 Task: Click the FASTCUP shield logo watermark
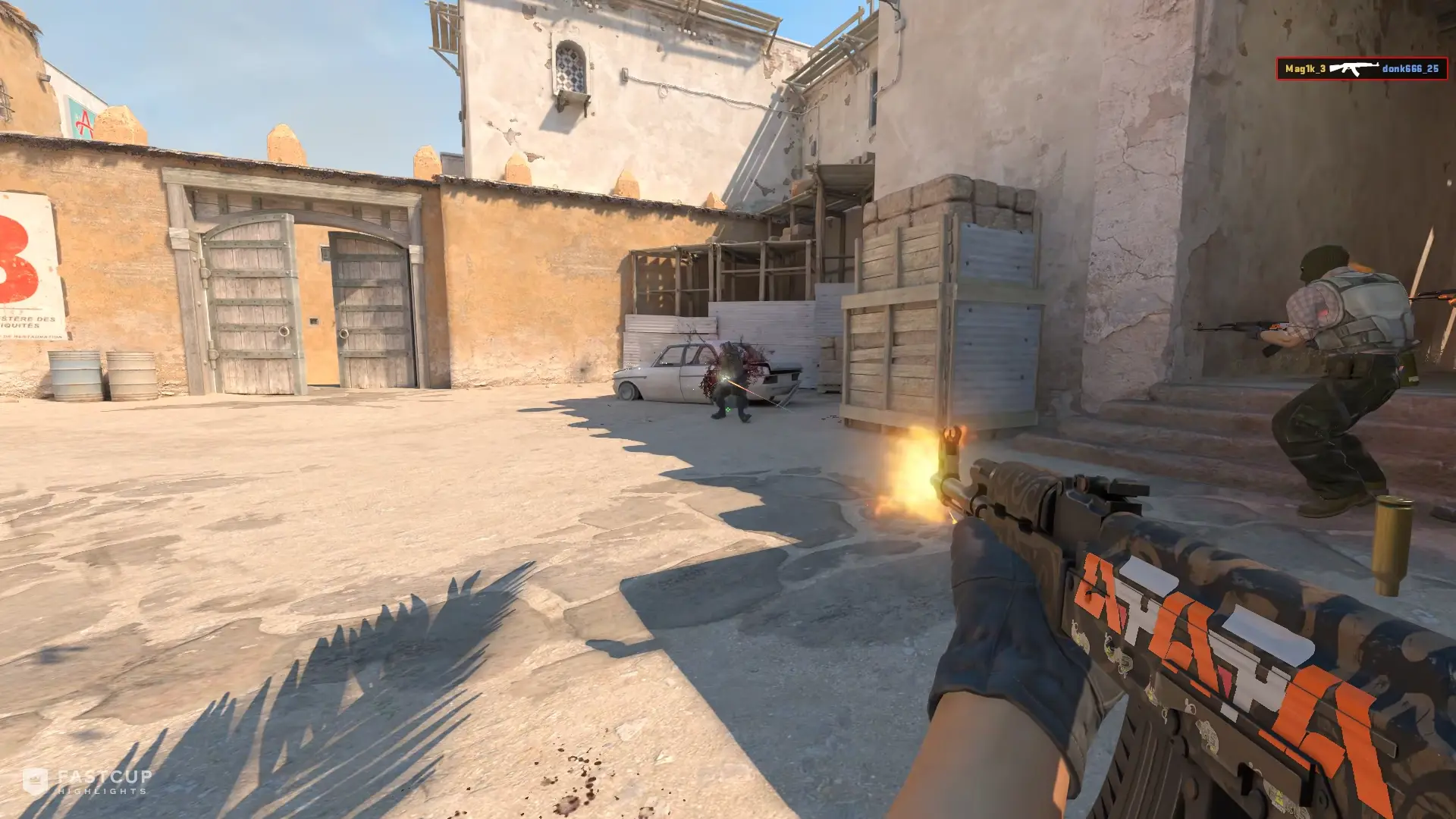point(34,779)
